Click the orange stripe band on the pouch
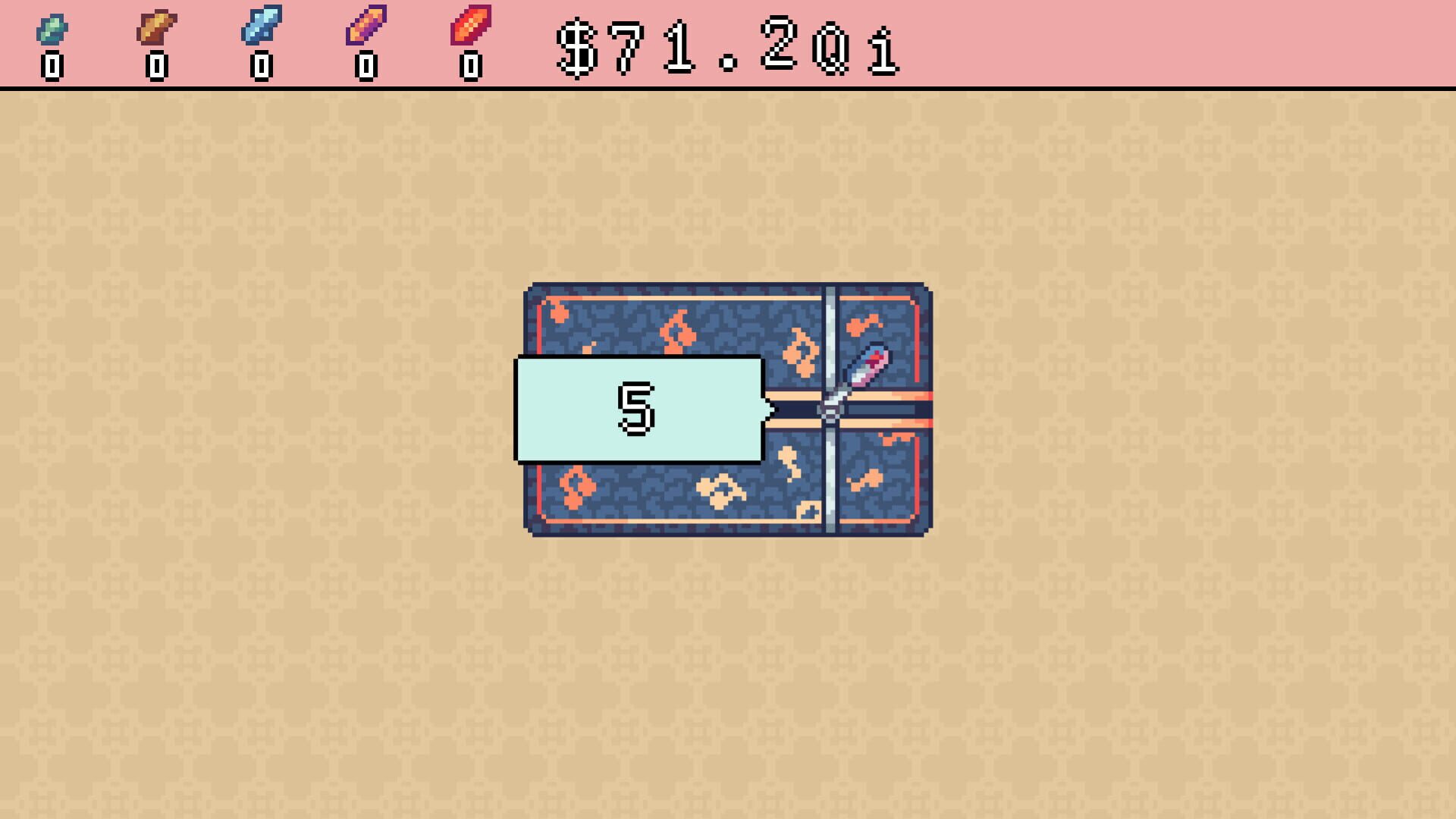 click(895, 394)
